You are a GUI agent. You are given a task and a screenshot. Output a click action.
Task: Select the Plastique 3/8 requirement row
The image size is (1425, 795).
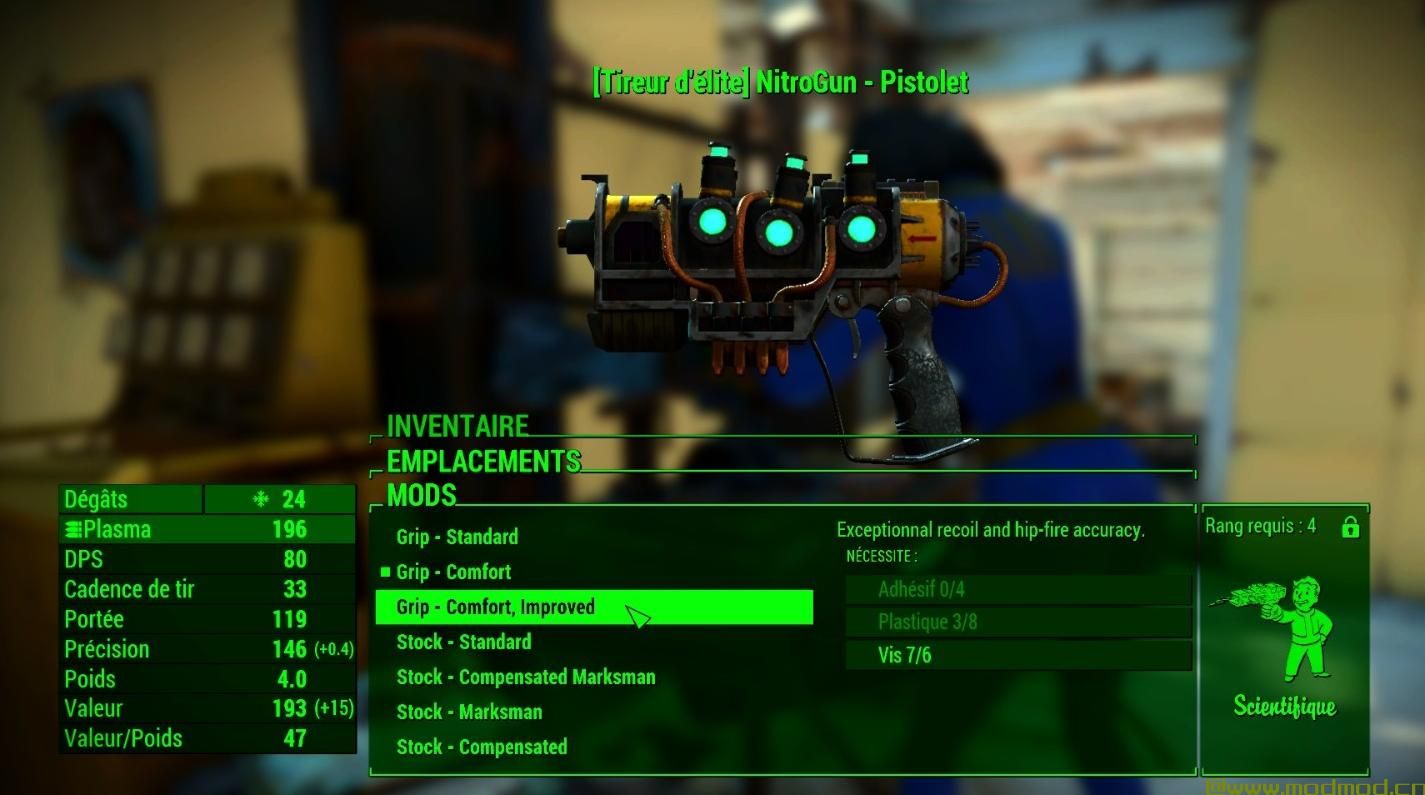[x=1018, y=622]
